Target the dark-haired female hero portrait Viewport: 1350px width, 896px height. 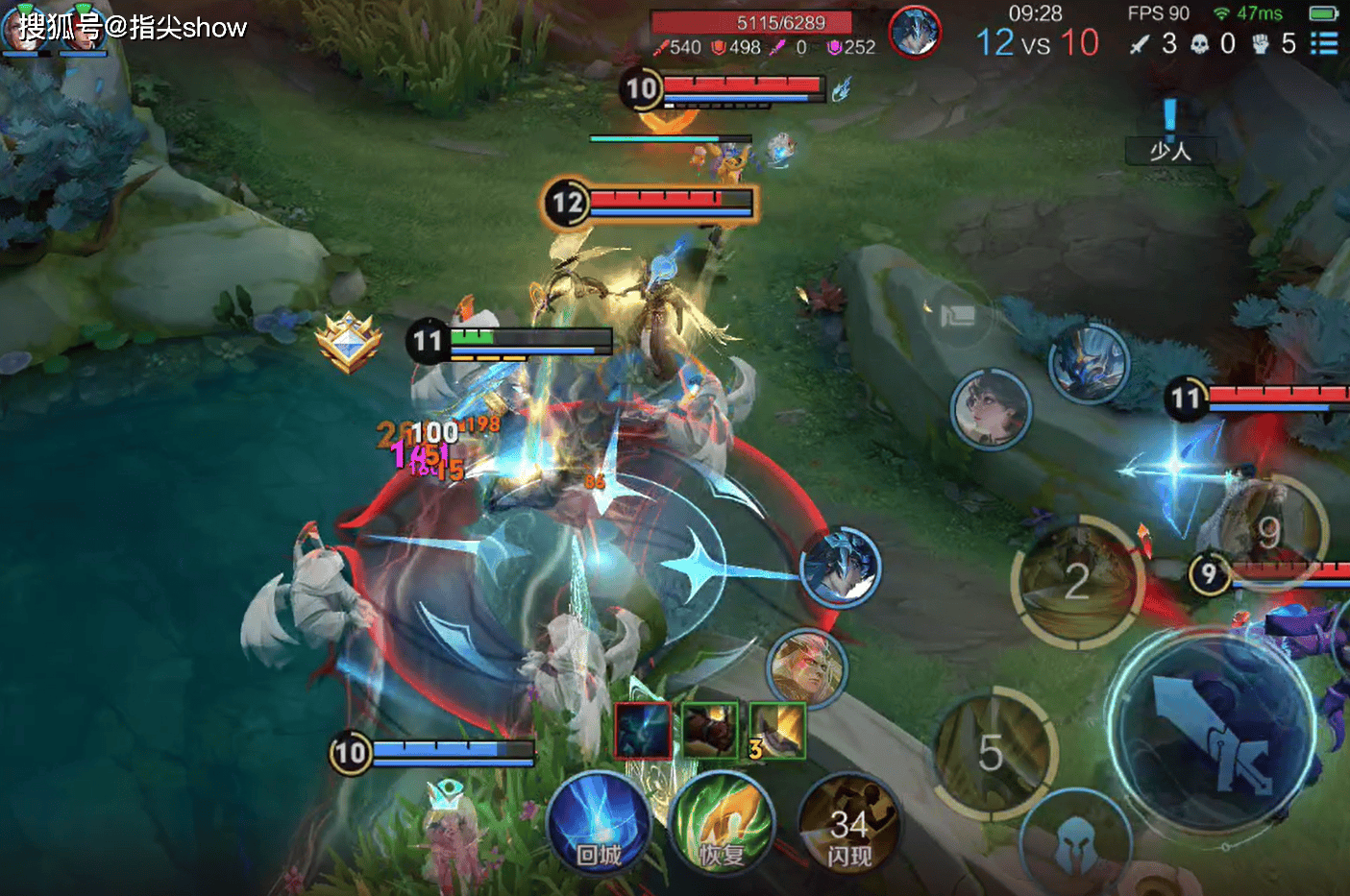[991, 408]
